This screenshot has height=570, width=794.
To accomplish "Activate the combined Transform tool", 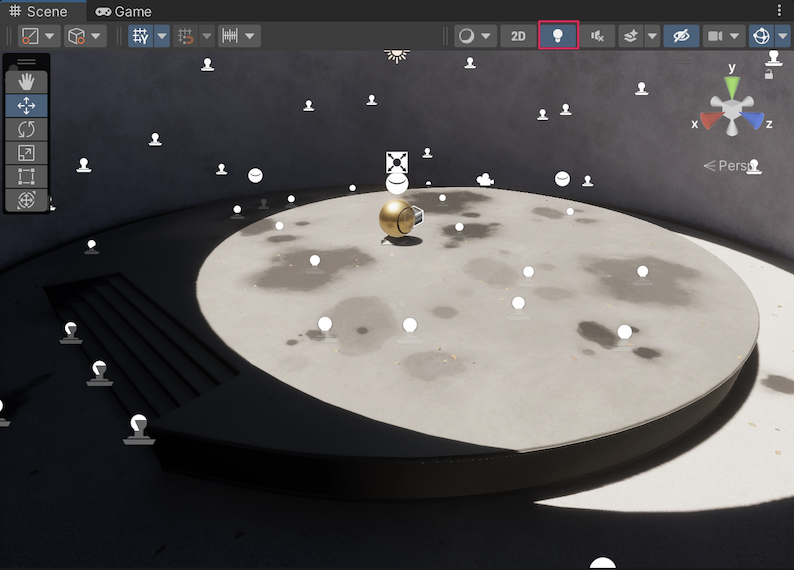I will pos(26,200).
